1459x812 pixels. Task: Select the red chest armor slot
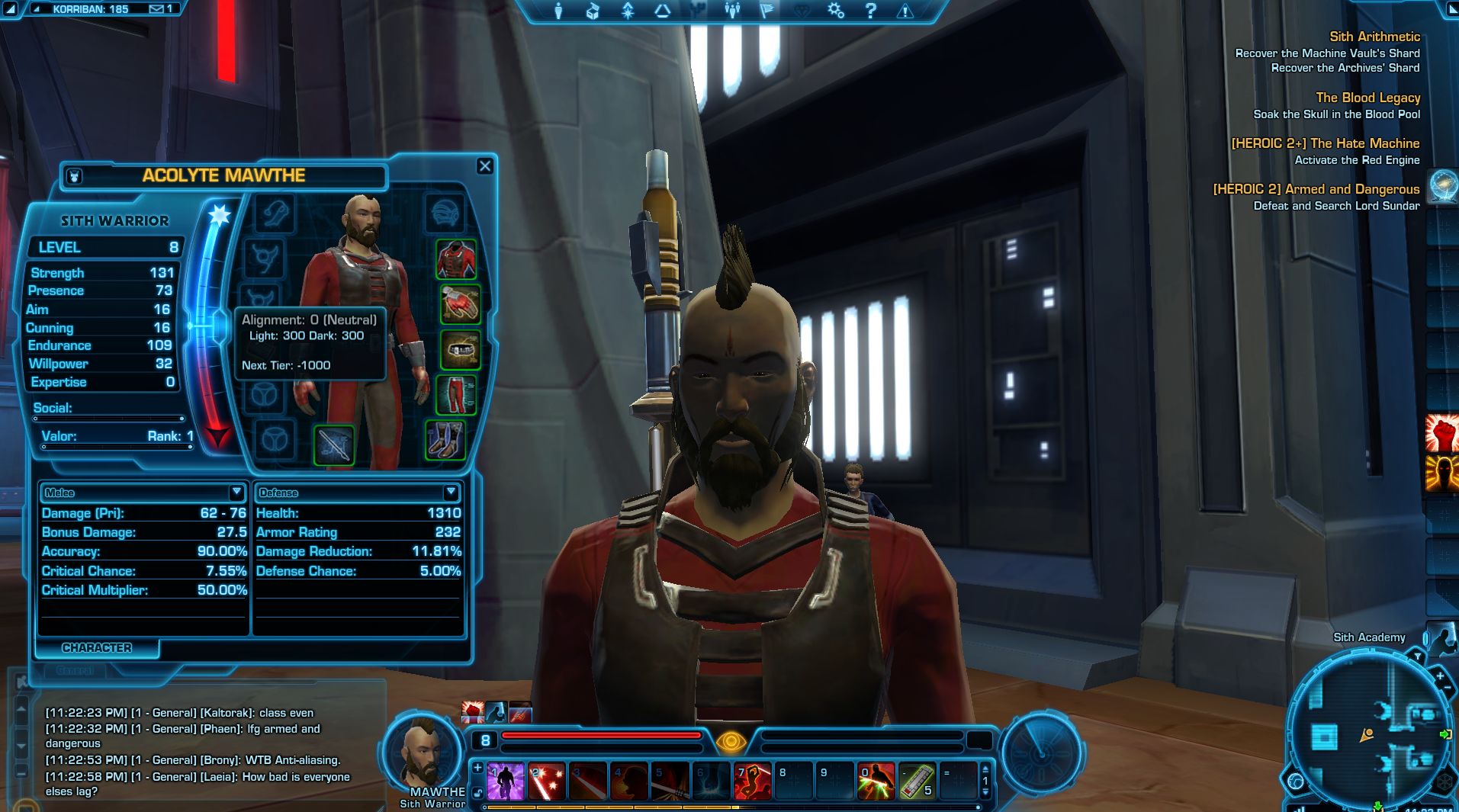[x=456, y=259]
